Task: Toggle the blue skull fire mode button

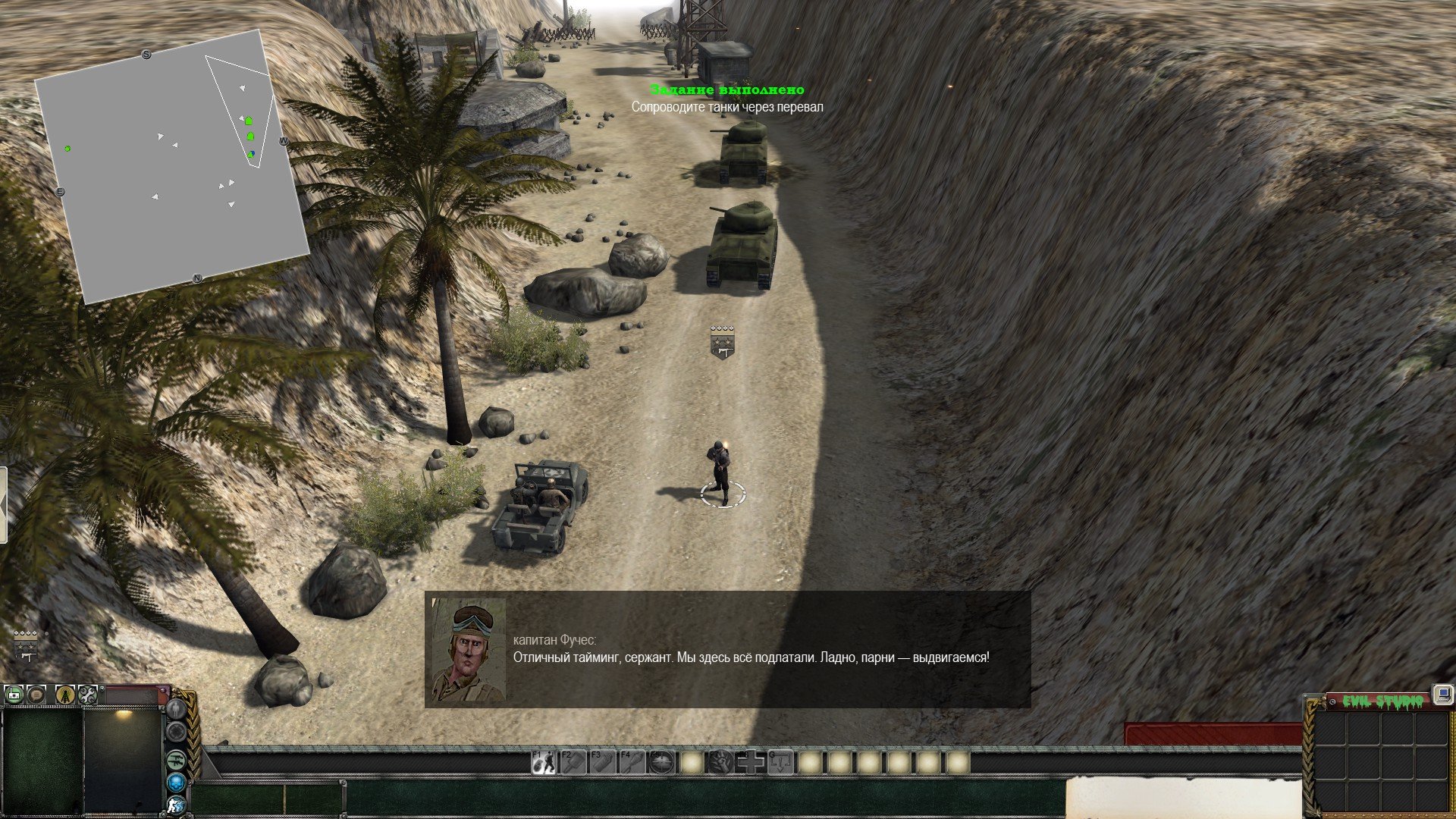Action: (x=176, y=782)
